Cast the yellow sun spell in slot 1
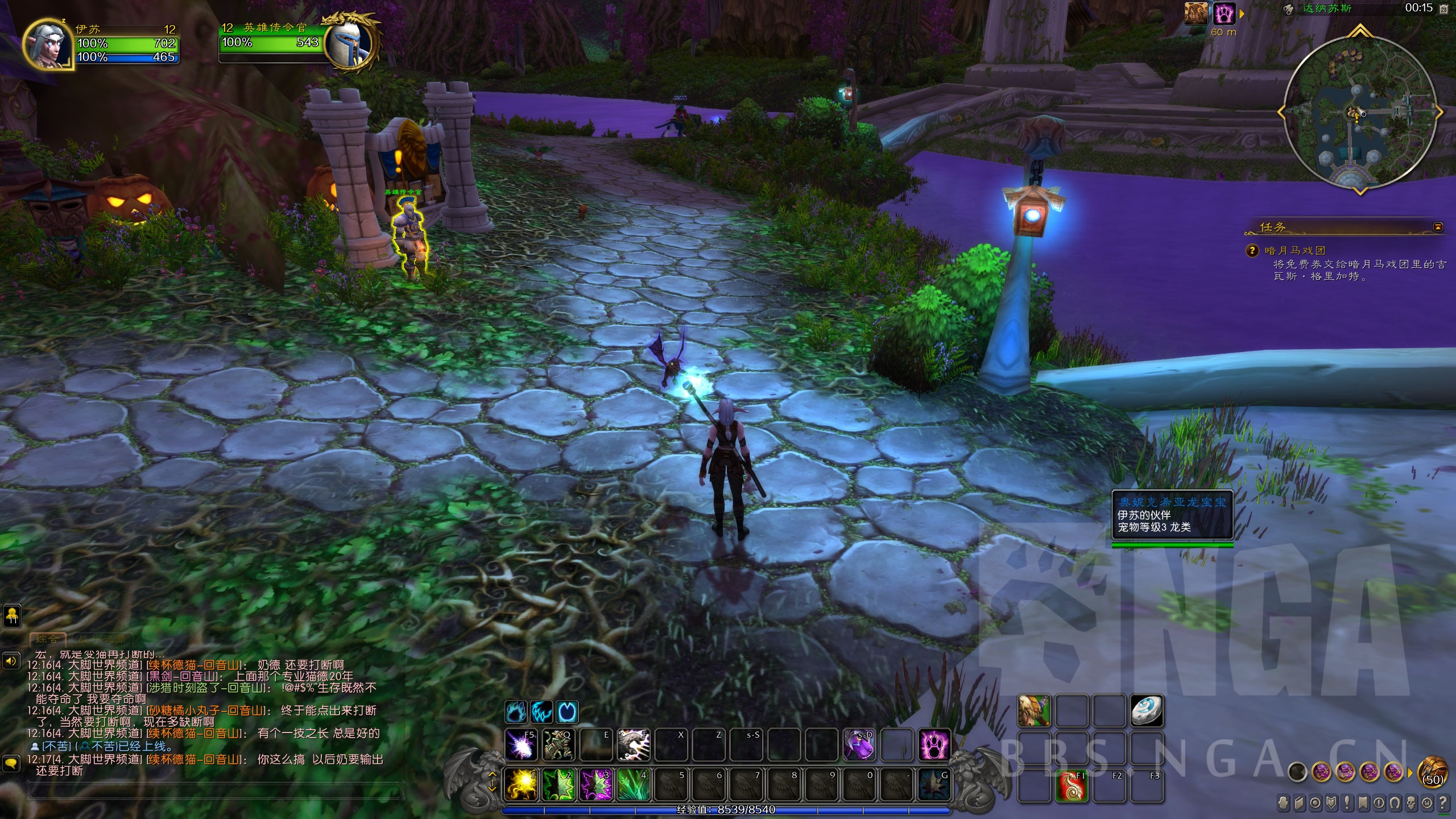1456x819 pixels. (522, 783)
